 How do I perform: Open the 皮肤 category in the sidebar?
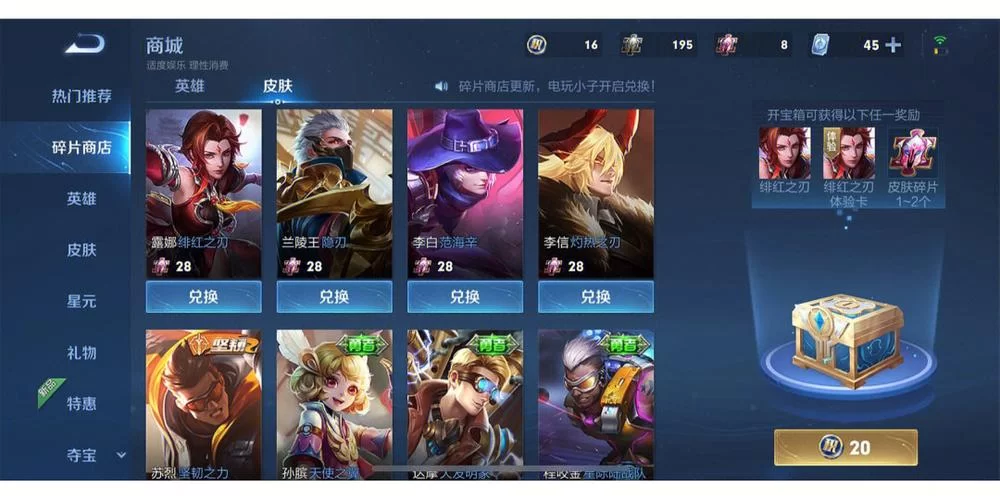tap(82, 250)
